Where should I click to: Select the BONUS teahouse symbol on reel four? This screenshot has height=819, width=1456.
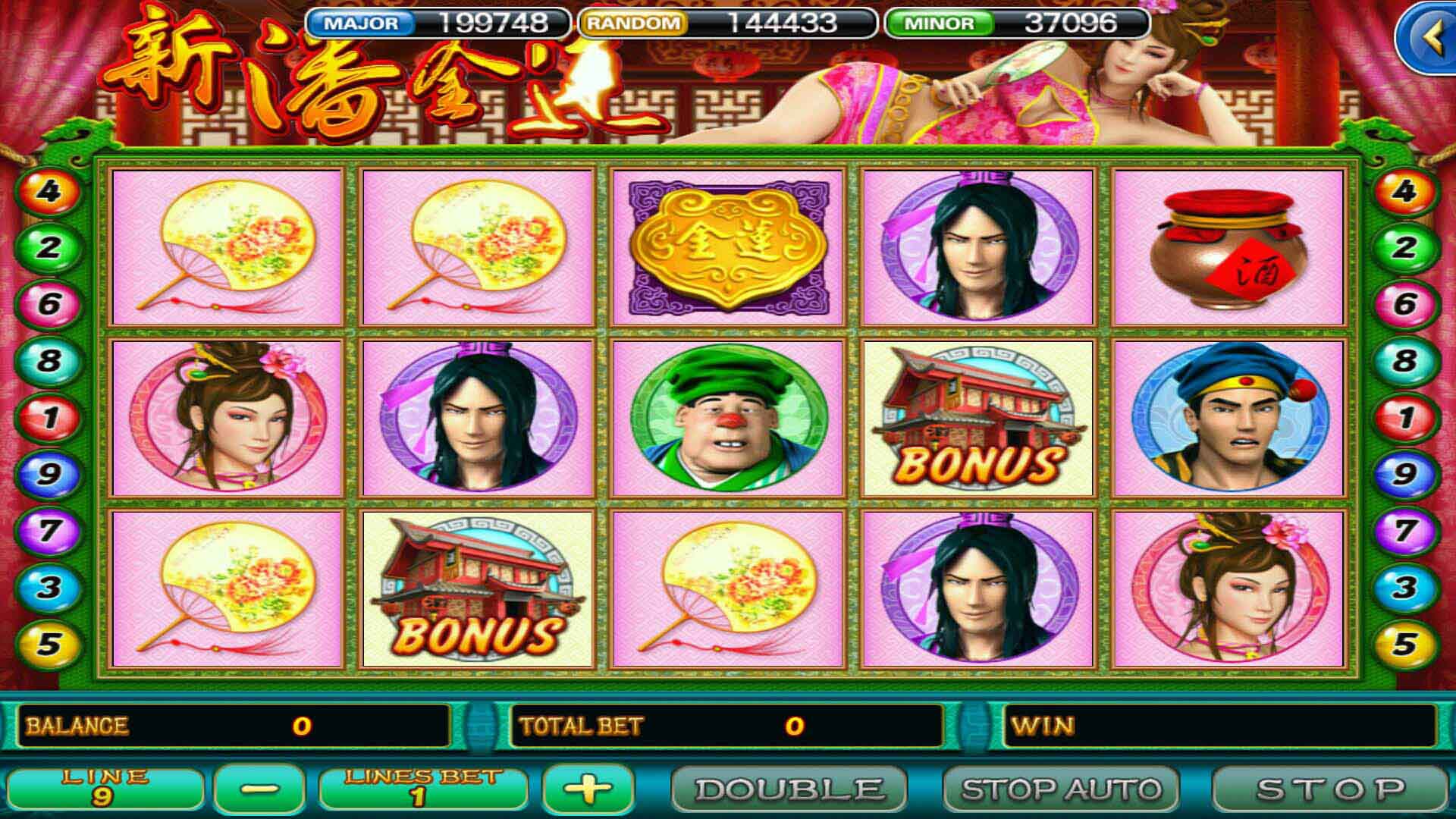click(x=978, y=417)
